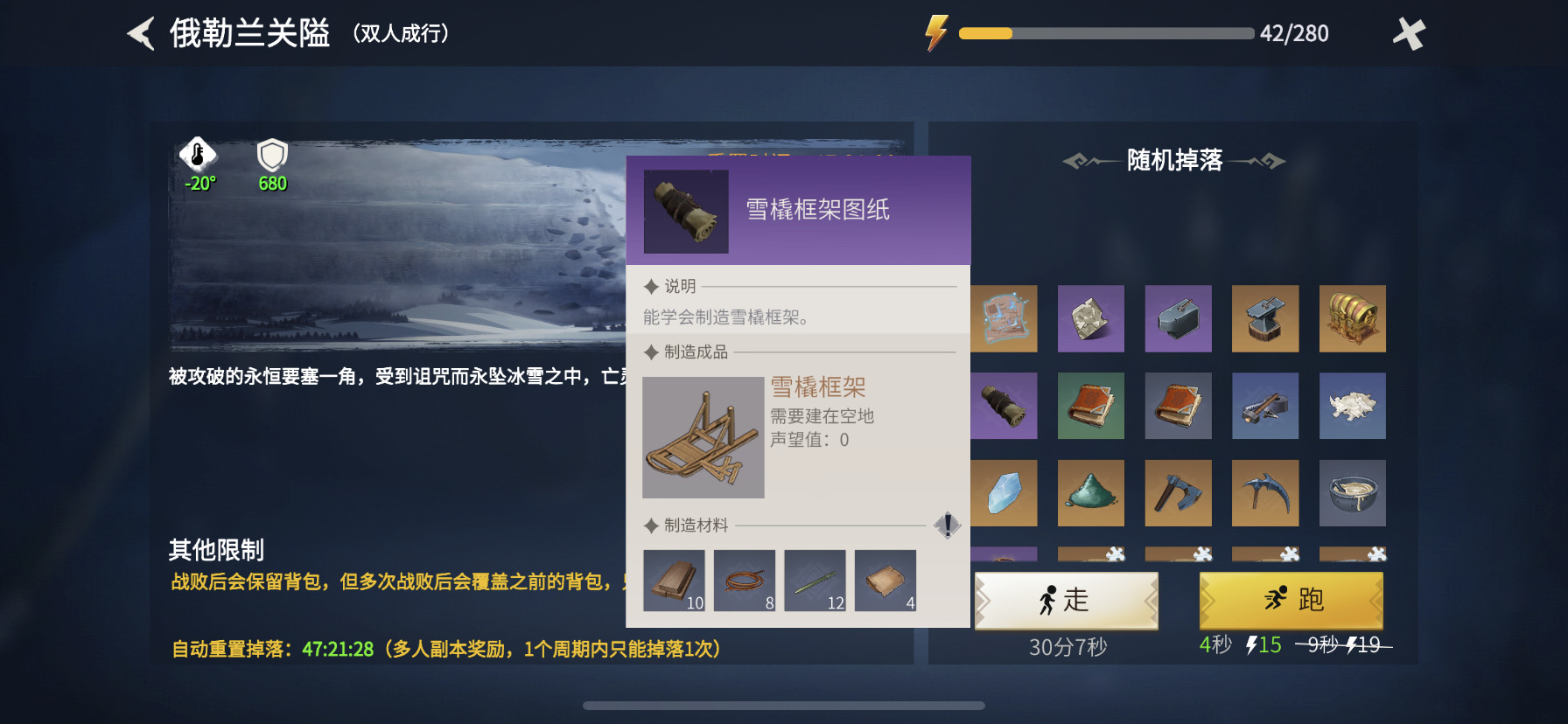Tap the temperature -20° indicator

[x=199, y=166]
